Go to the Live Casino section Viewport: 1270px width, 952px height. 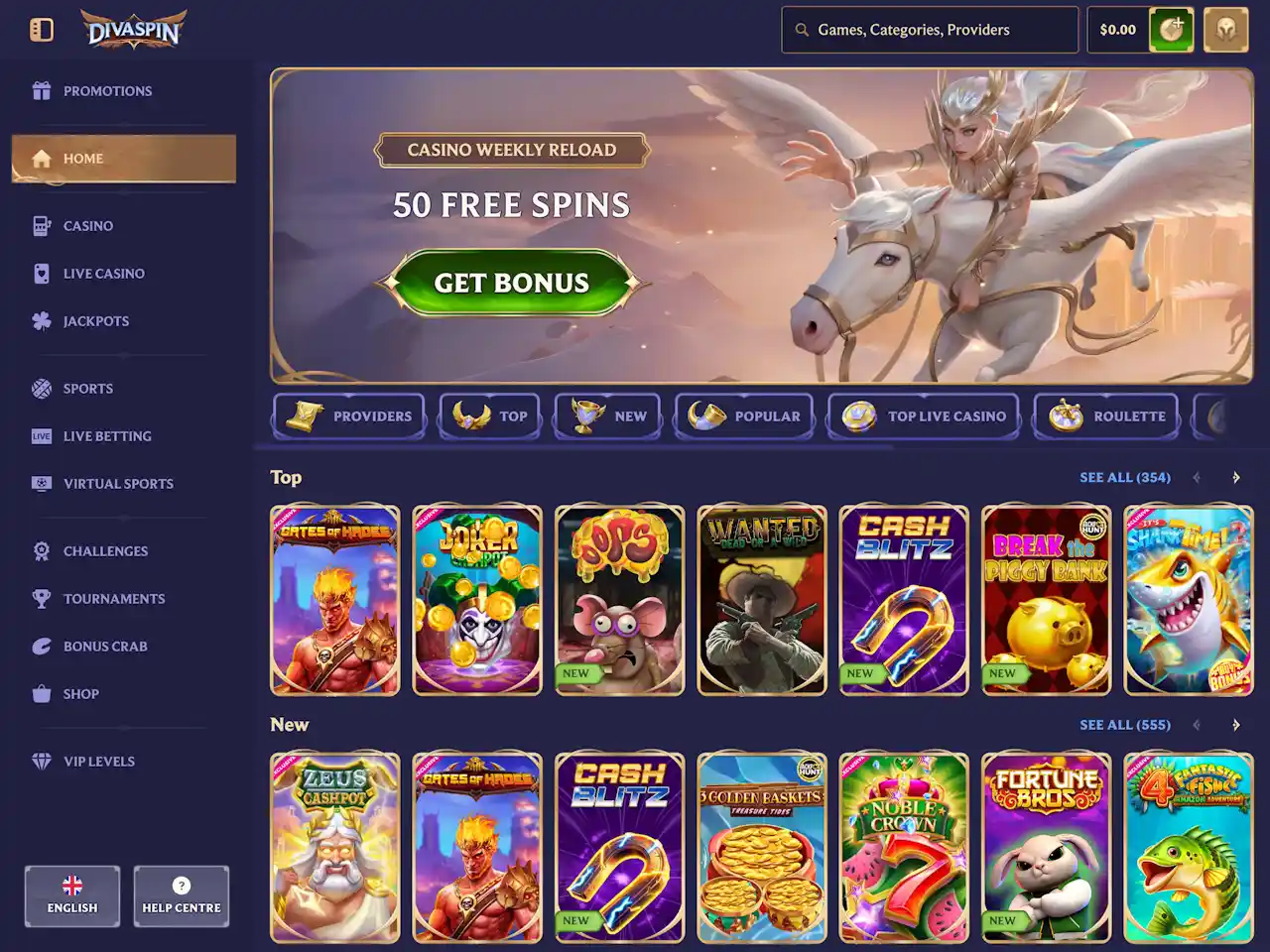tap(103, 274)
